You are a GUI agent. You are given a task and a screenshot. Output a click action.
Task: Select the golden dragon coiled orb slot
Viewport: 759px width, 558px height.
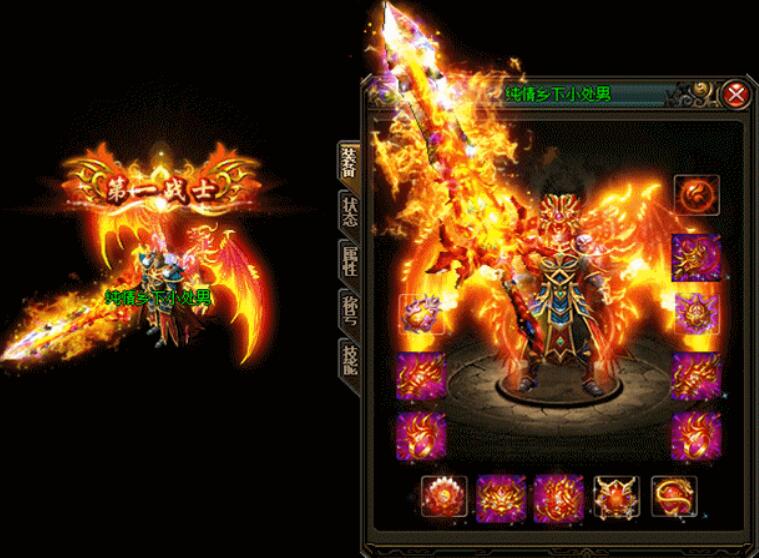coord(673,496)
